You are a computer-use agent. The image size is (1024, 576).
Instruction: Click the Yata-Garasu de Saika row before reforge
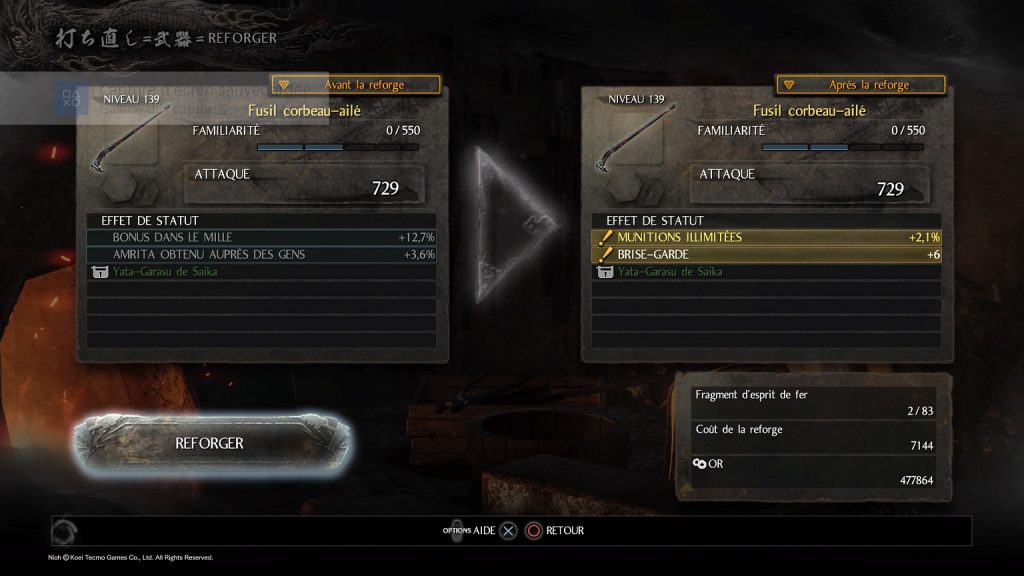coord(262,271)
